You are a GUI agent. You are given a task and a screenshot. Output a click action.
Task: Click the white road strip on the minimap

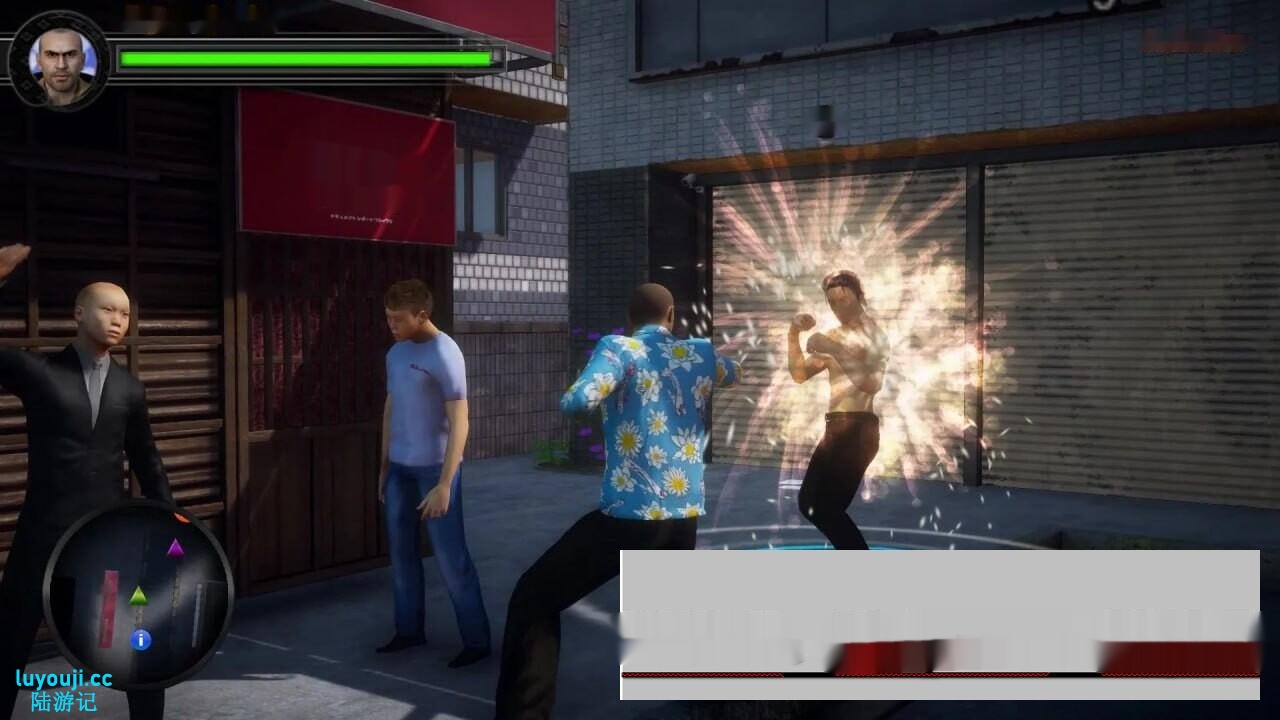click(x=199, y=614)
